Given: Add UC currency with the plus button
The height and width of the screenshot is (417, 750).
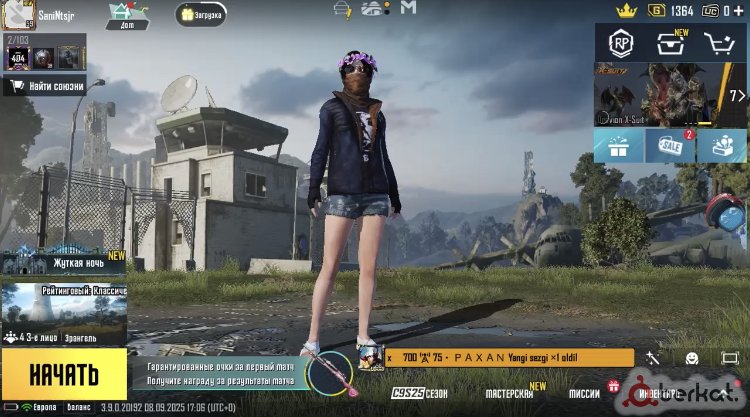Looking at the screenshot, I should click(738, 10).
